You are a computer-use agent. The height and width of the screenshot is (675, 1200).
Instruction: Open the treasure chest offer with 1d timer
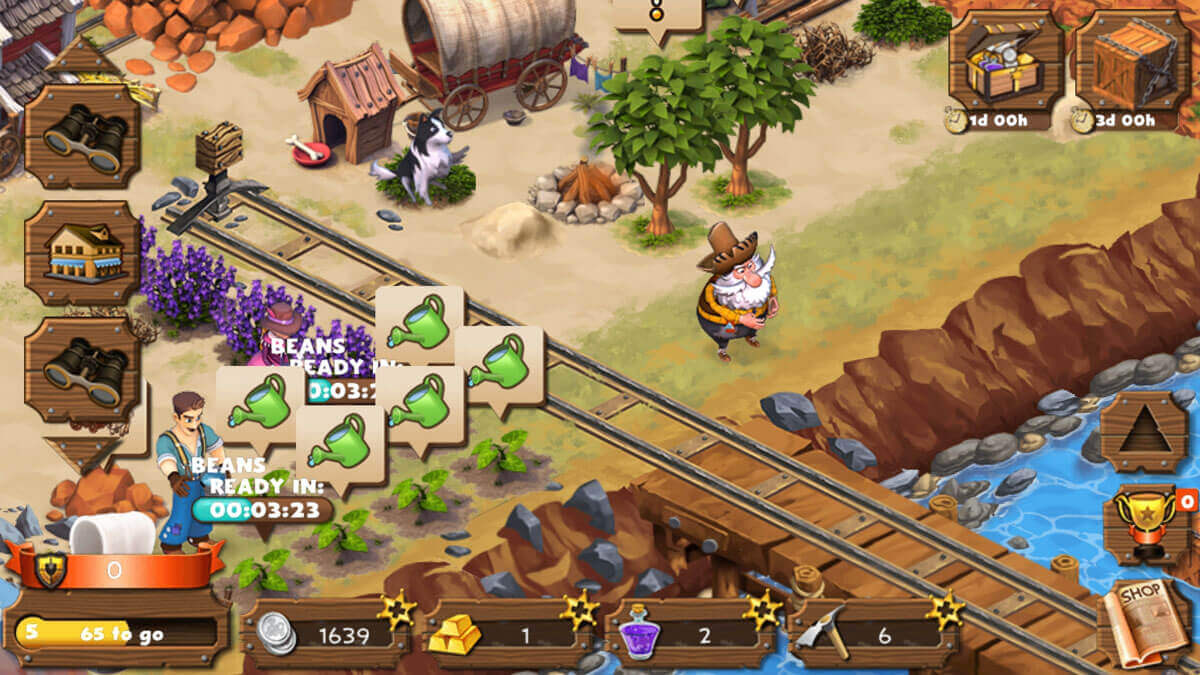(x=1006, y=62)
